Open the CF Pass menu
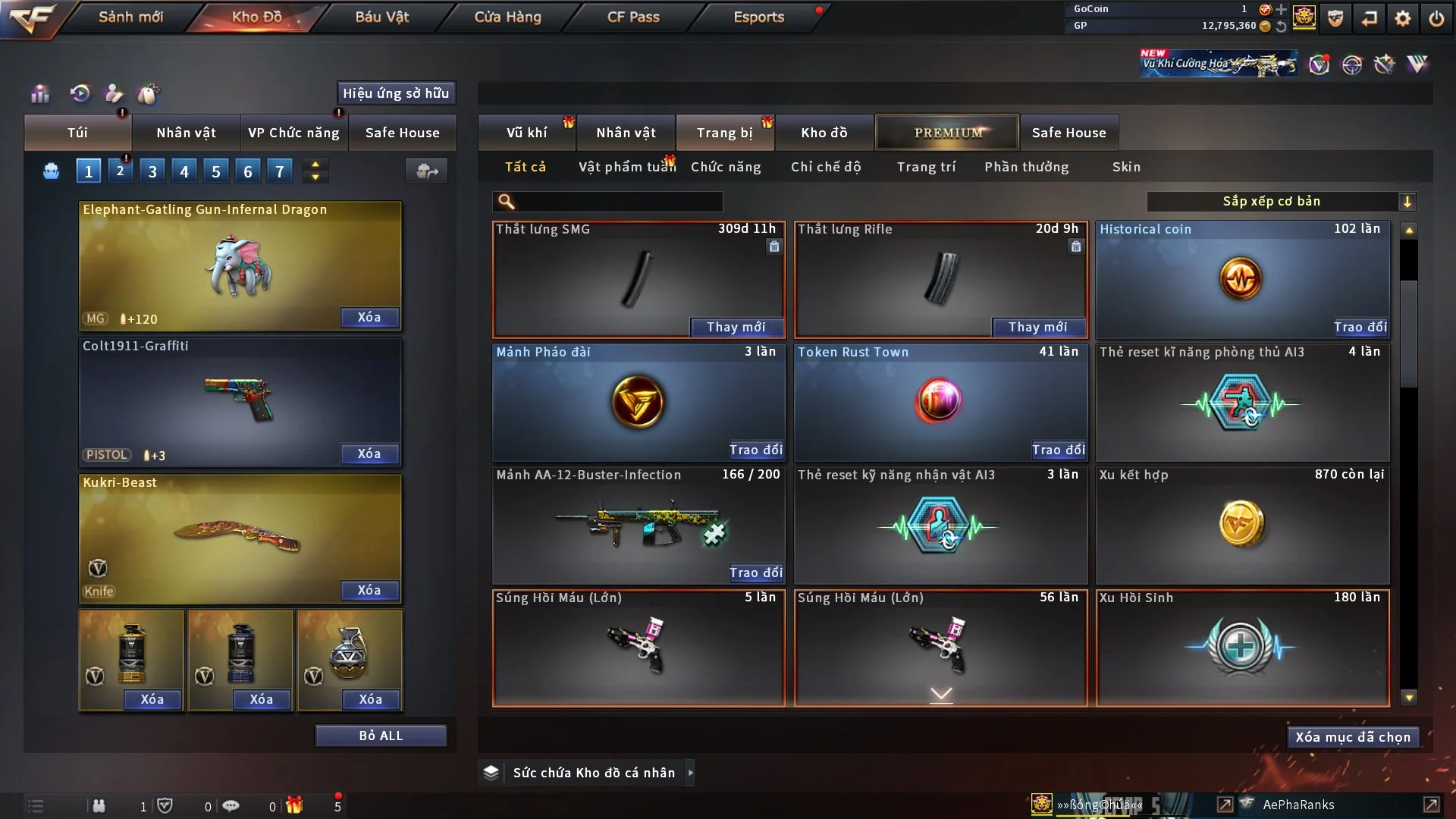 633,17
